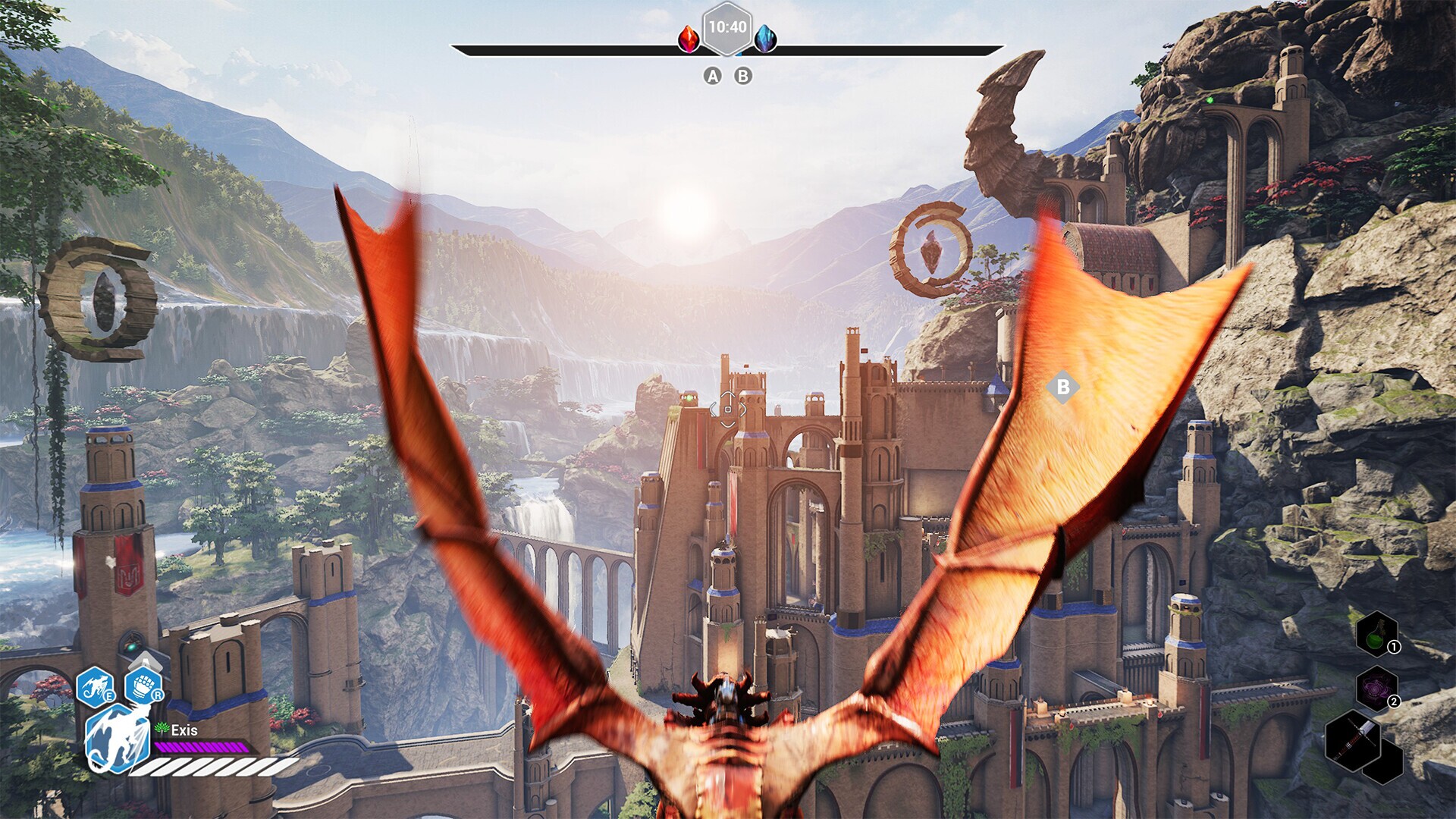Click the B objective marker under the score bar

tap(742, 75)
